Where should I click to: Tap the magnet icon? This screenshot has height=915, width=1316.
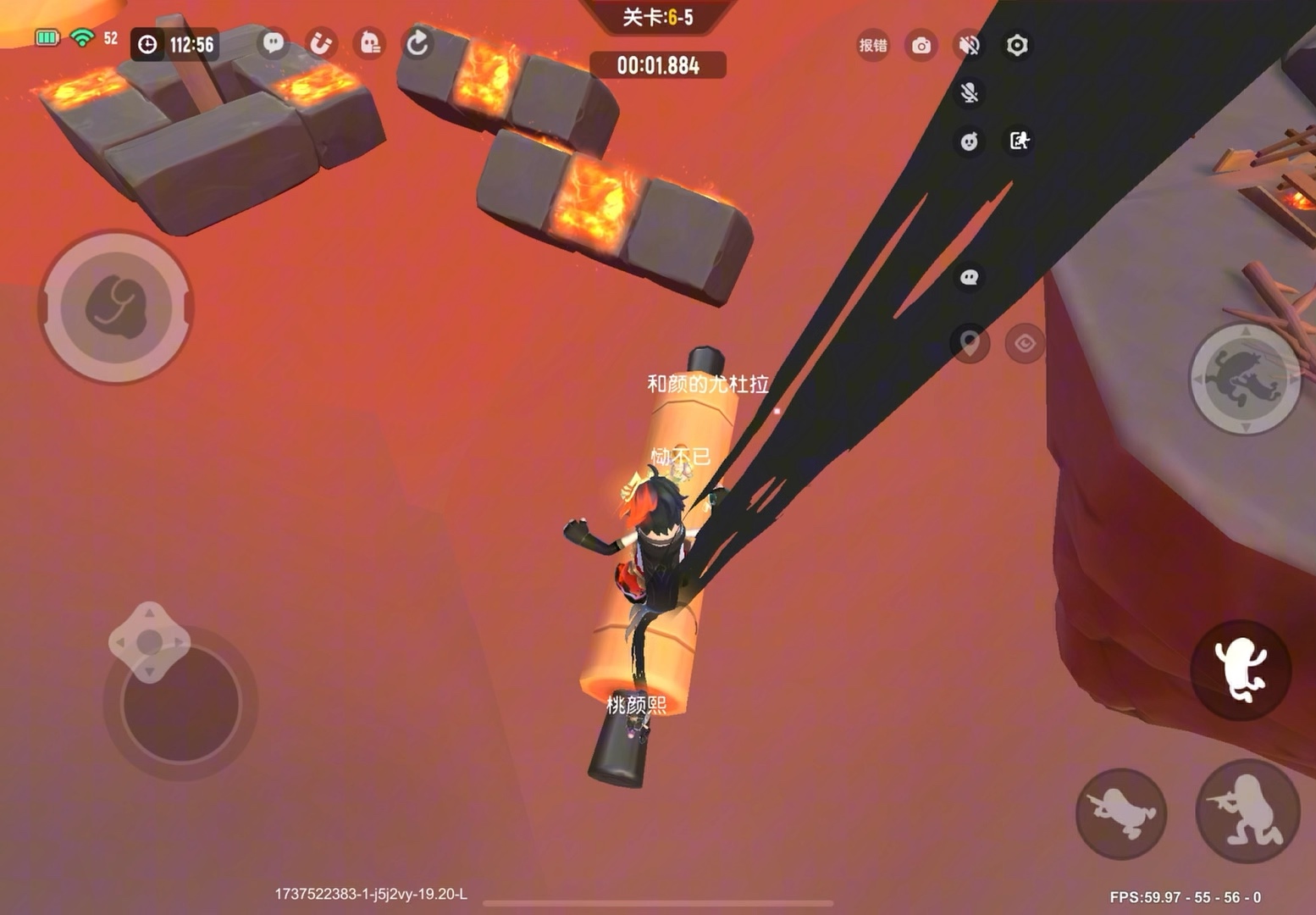point(321,43)
